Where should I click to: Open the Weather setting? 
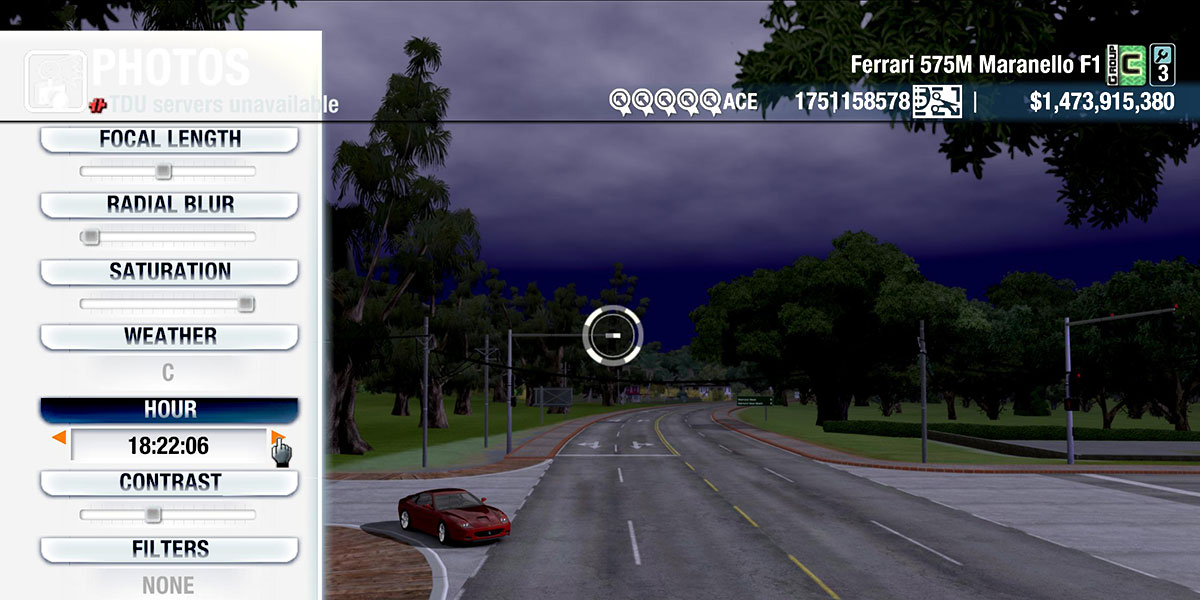169,336
